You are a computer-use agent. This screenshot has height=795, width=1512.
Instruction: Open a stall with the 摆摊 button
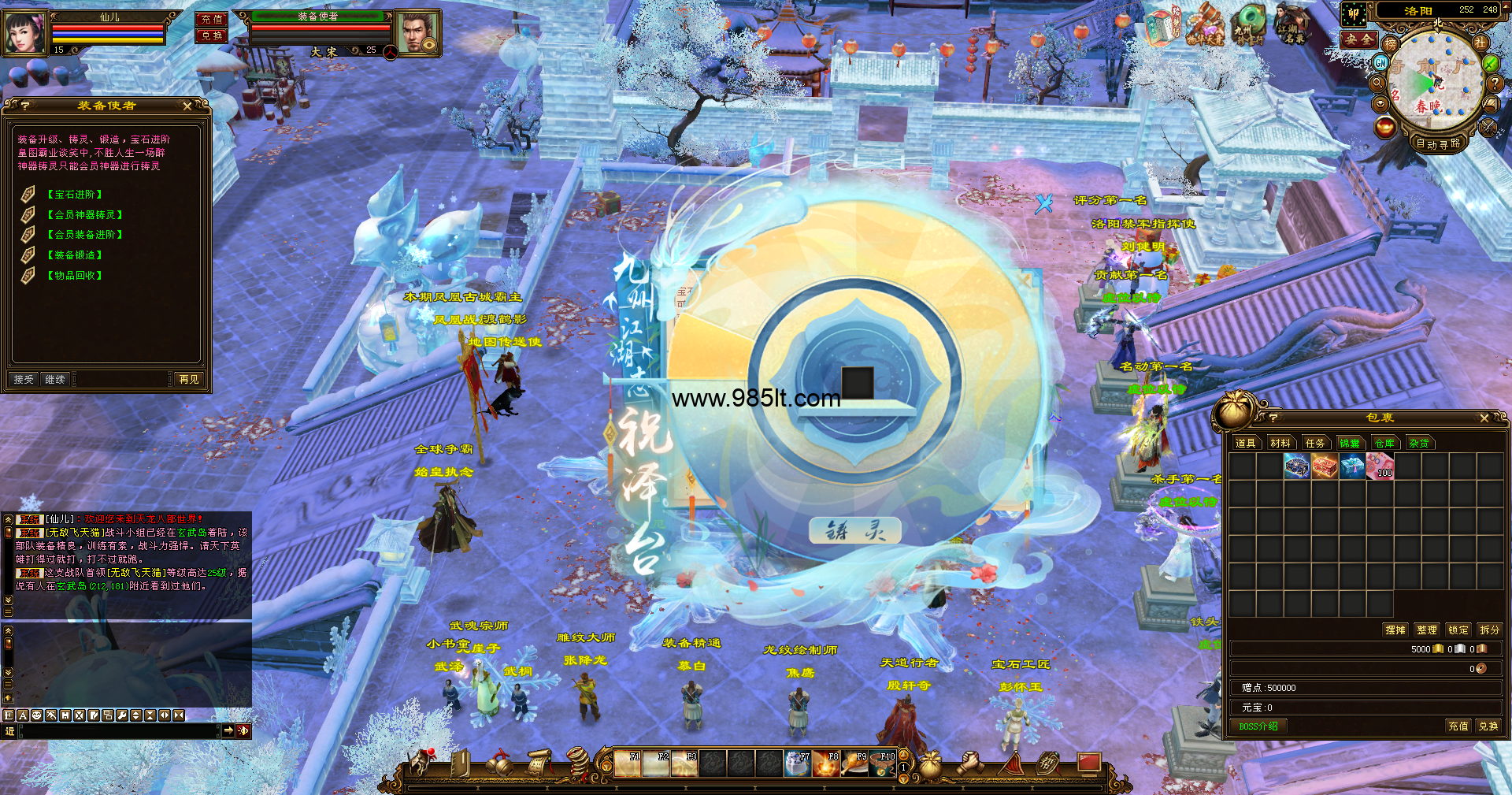click(x=1395, y=630)
